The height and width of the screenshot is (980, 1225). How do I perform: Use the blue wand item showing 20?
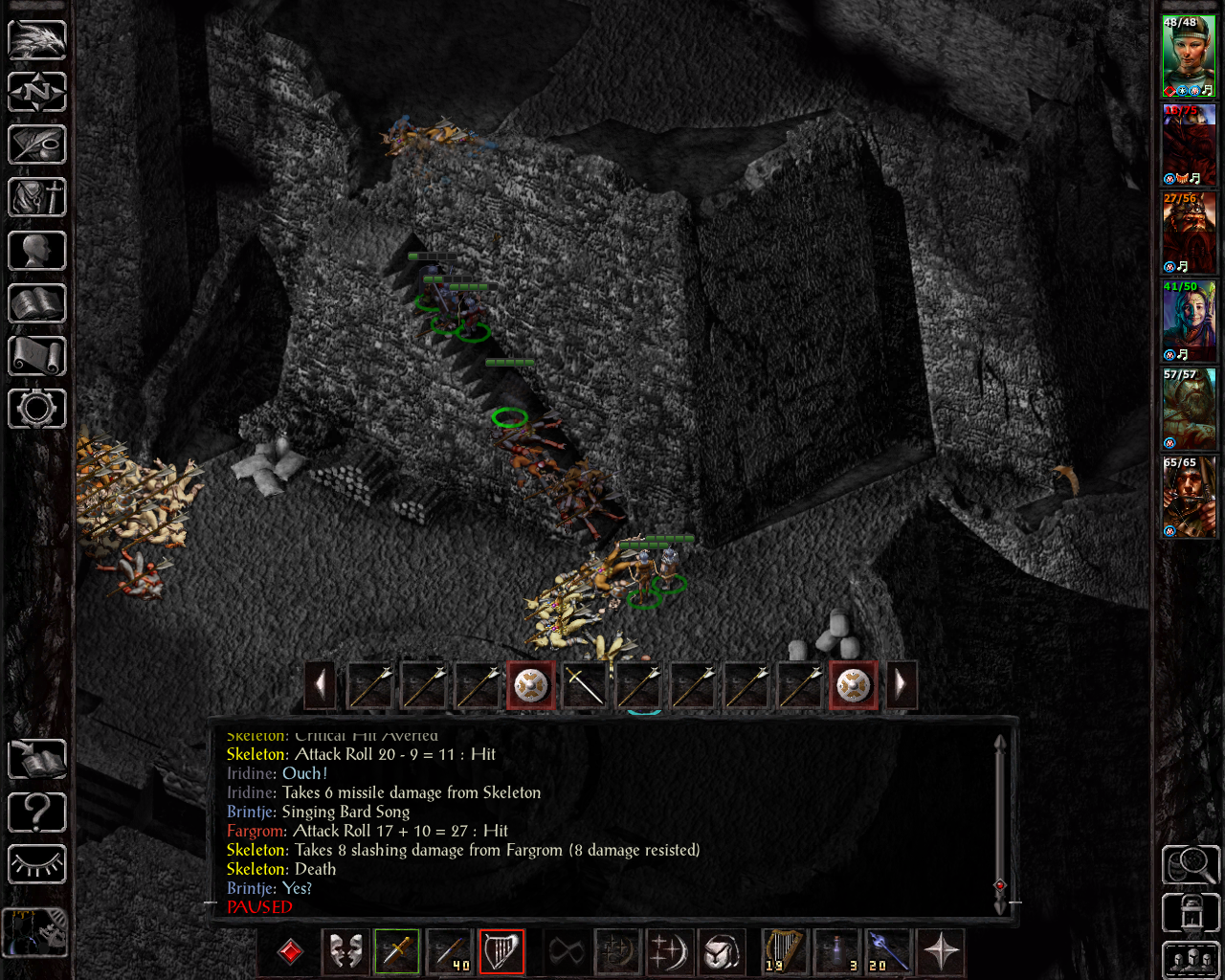coord(889,952)
